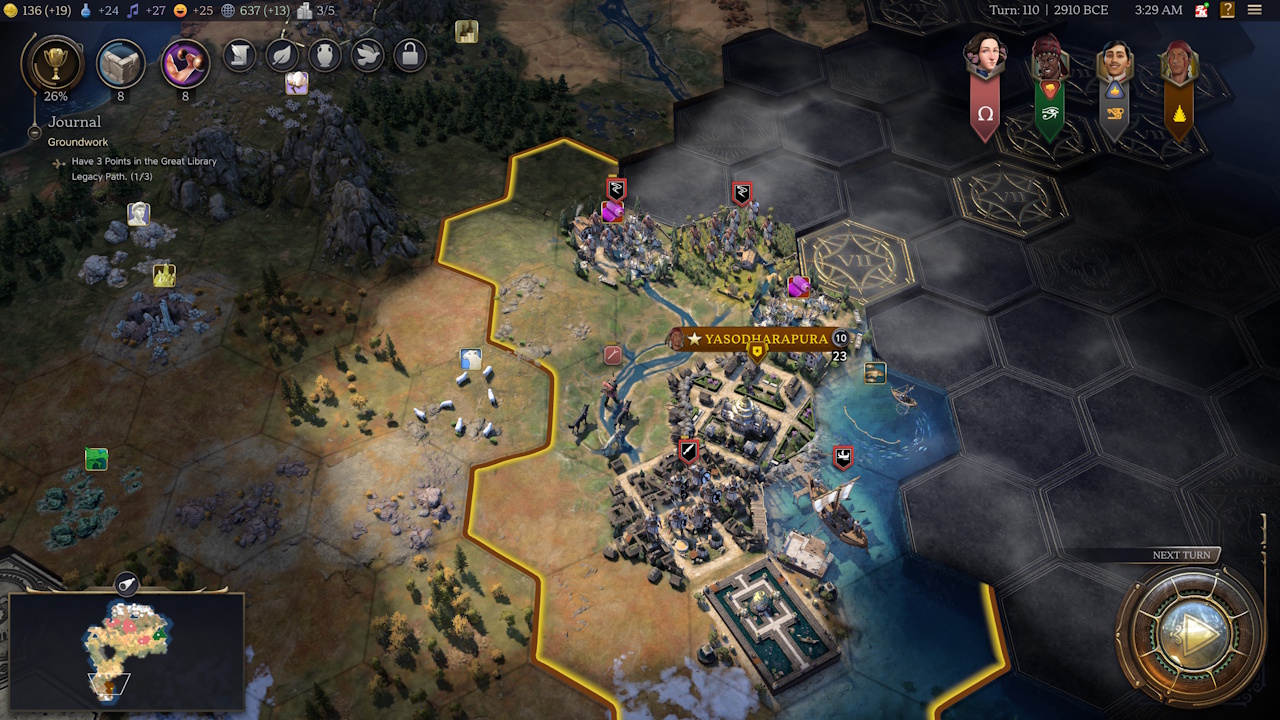Select the leaf icon button
The width and height of the screenshot is (1280, 720).
(282, 55)
